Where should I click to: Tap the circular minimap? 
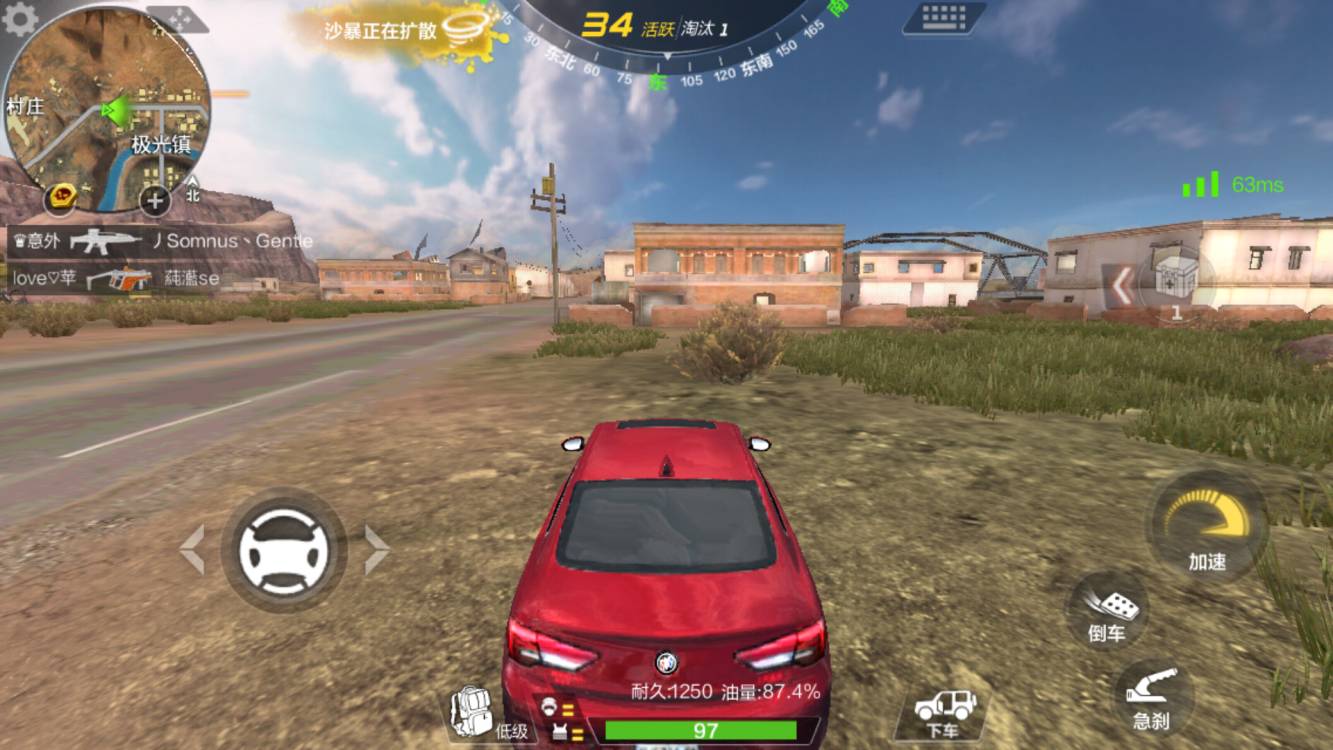[106, 108]
